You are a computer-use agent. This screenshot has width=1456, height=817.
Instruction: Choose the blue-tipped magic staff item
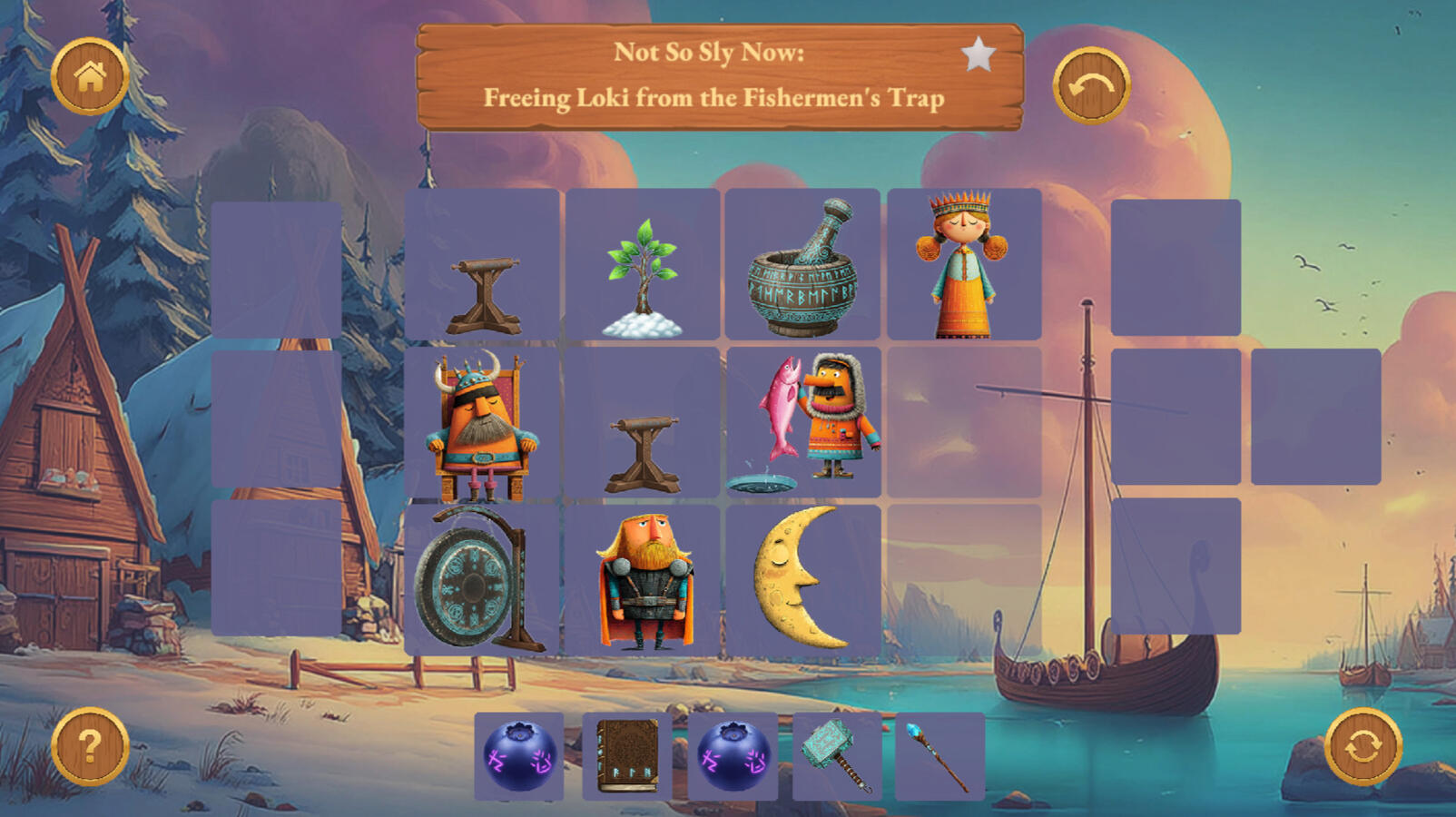(x=939, y=756)
